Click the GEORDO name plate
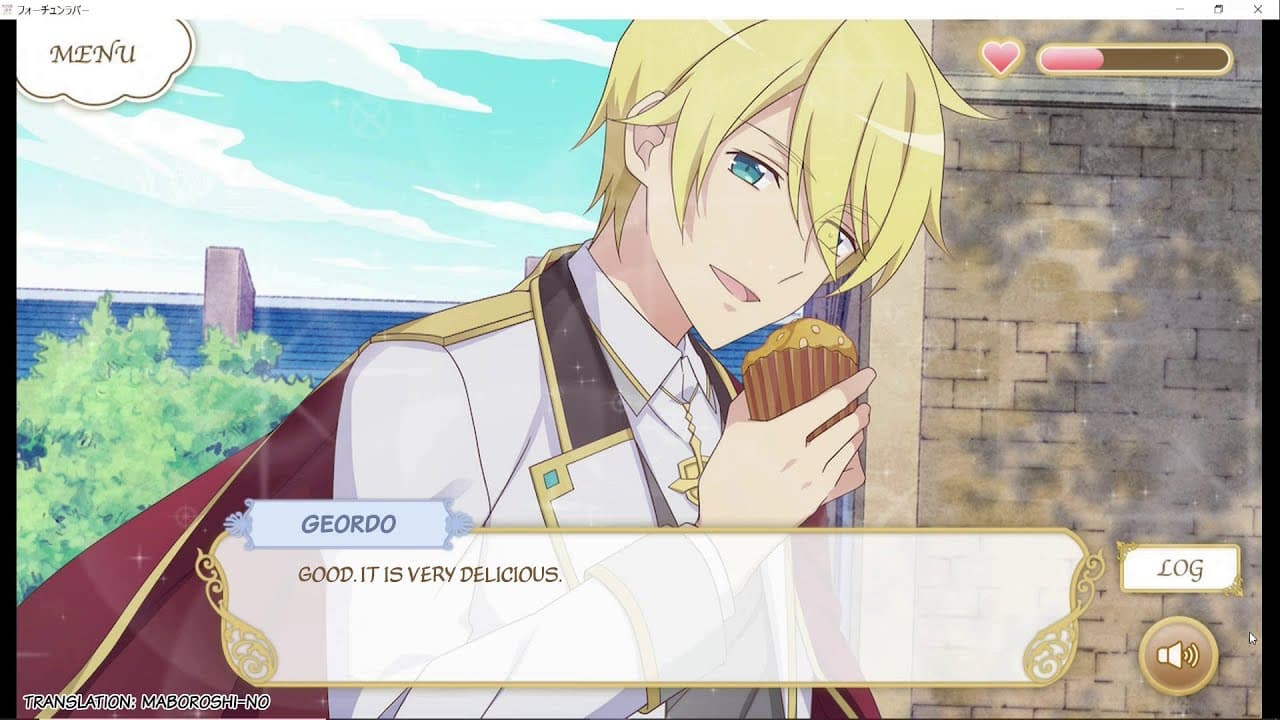1280x720 pixels. tap(348, 523)
